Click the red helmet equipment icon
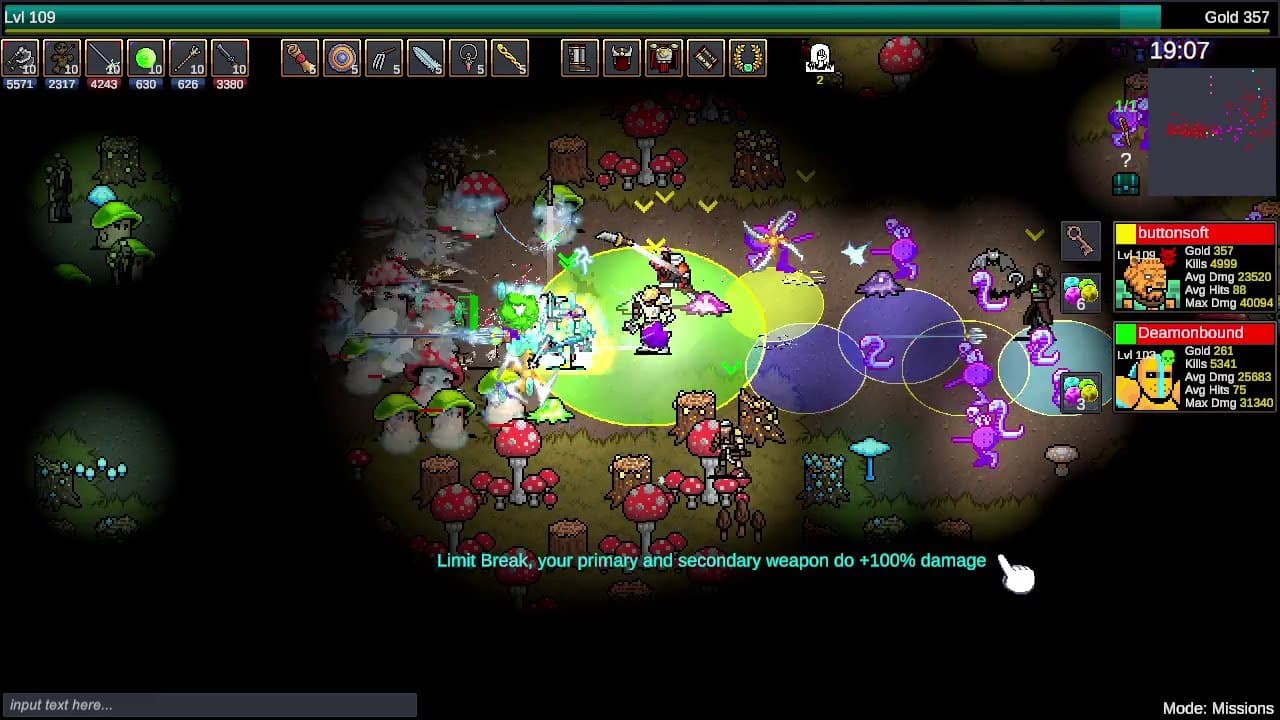The width and height of the screenshot is (1280, 720). (x=620, y=58)
